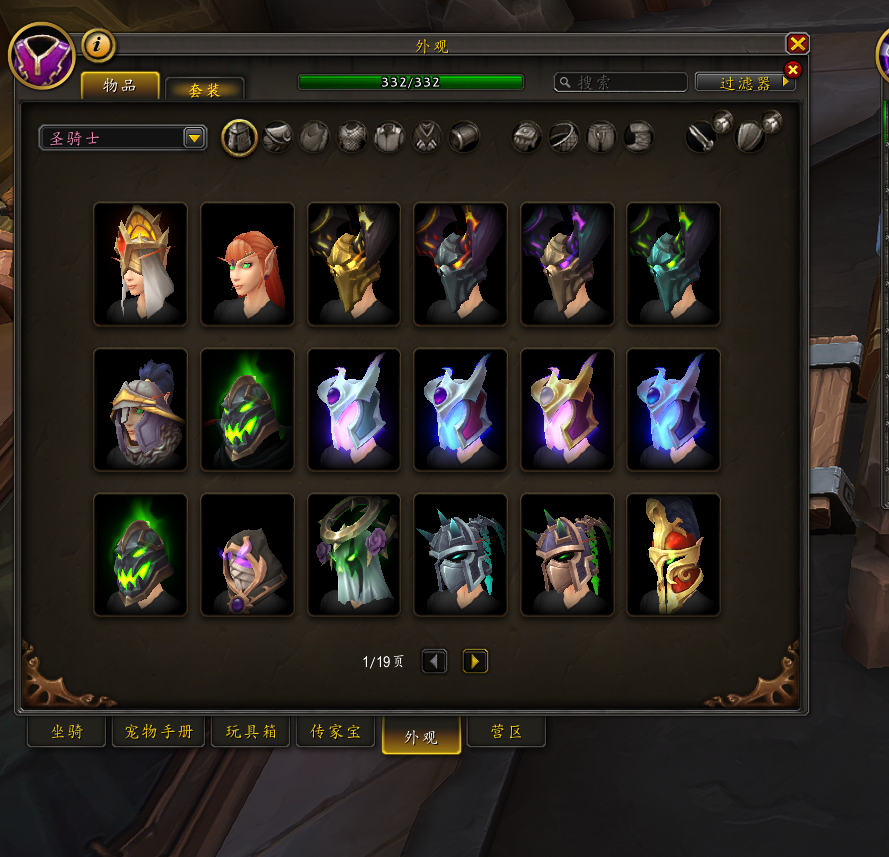The image size is (889, 857).
Task: Select the 物品 items tab
Action: click(120, 86)
